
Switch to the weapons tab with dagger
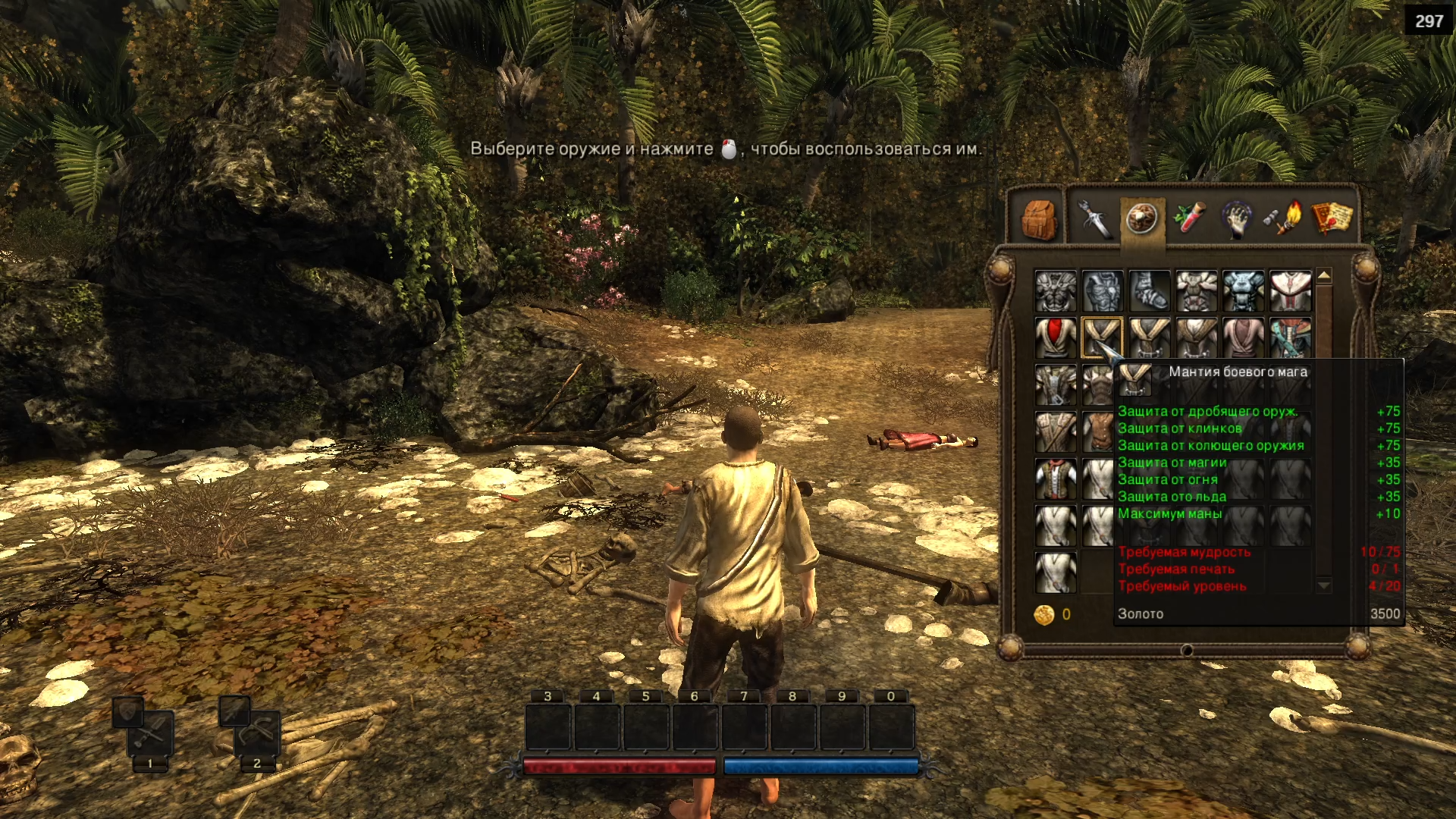click(1093, 219)
